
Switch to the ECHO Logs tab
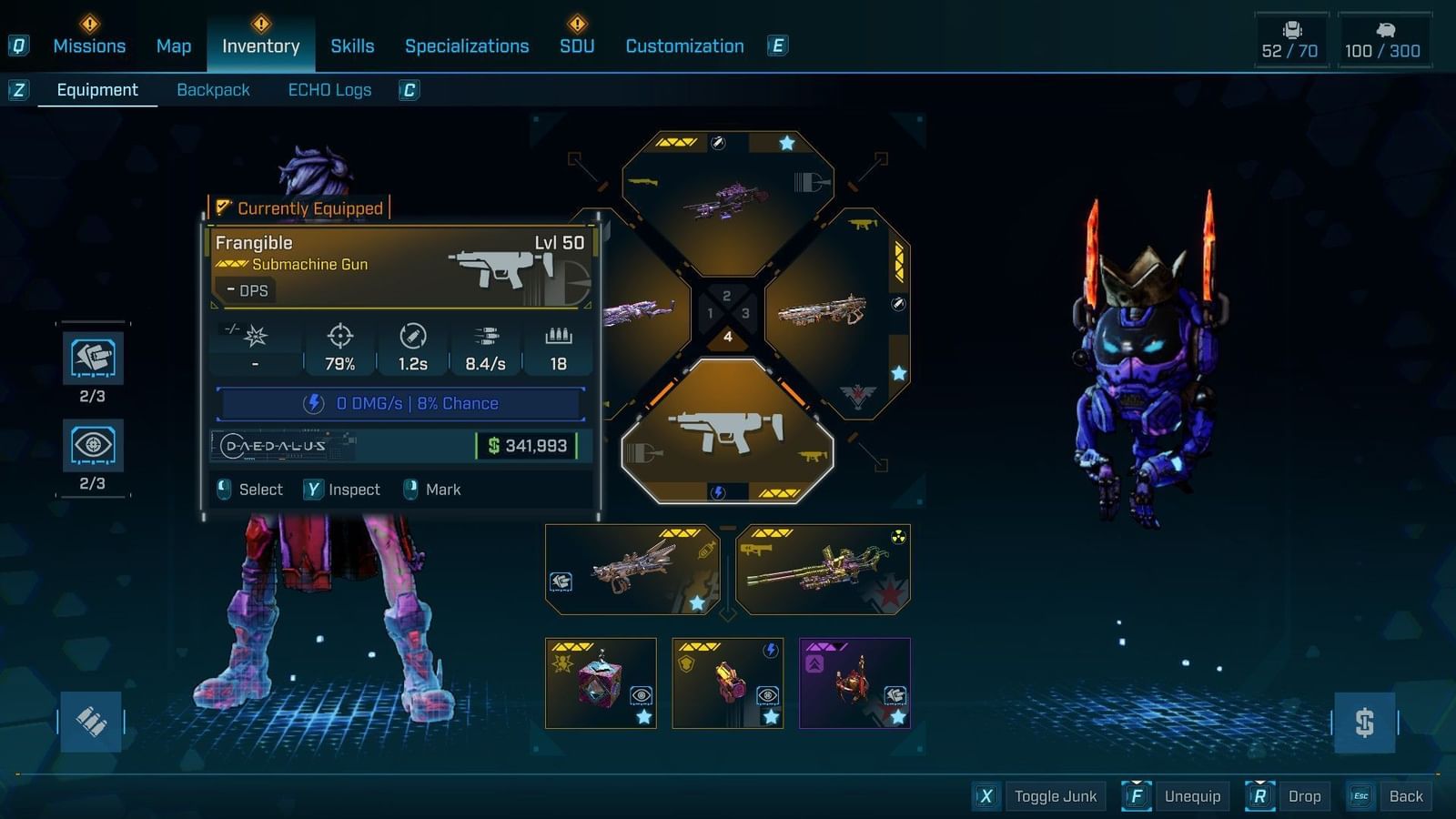click(329, 89)
